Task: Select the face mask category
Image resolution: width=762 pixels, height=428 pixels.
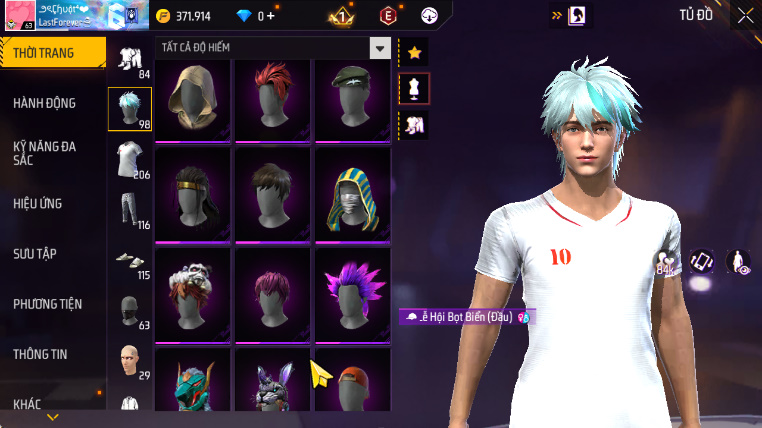Action: (129, 310)
